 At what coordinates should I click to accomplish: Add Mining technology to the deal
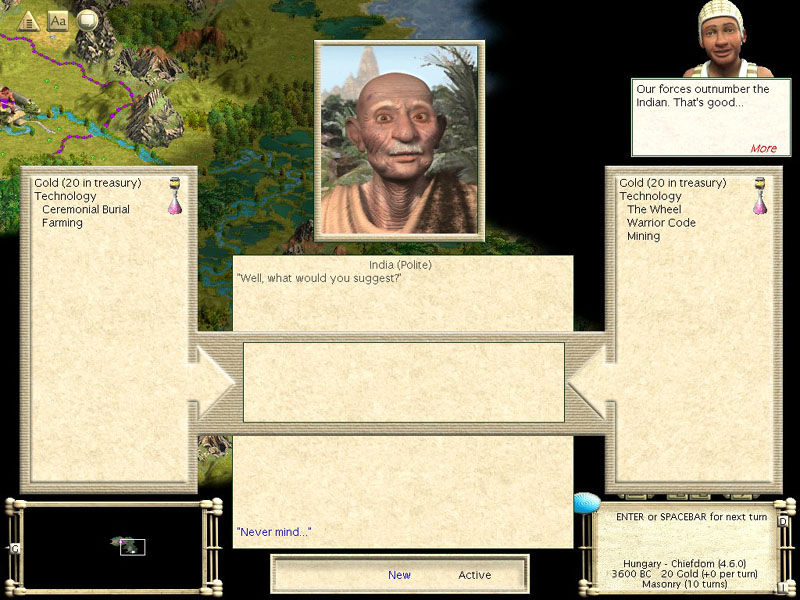click(644, 236)
